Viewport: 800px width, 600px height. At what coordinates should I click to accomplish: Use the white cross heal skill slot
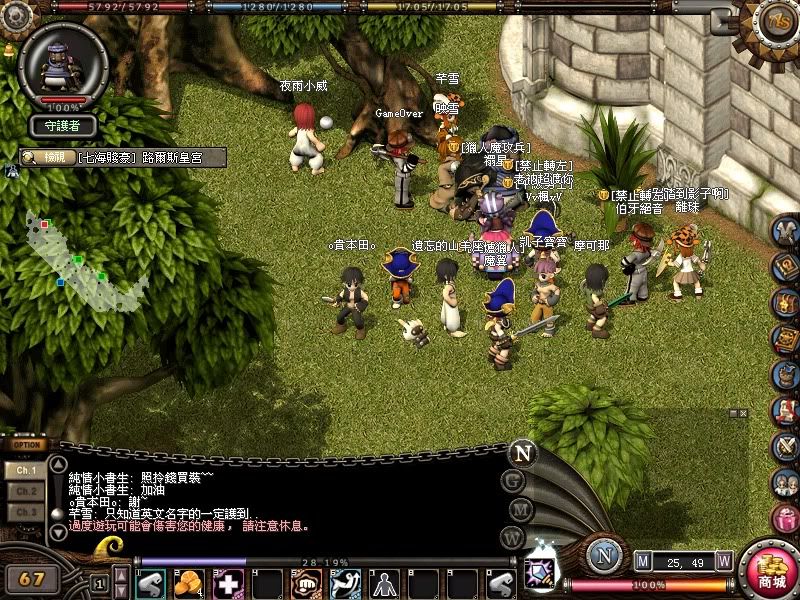point(229,582)
